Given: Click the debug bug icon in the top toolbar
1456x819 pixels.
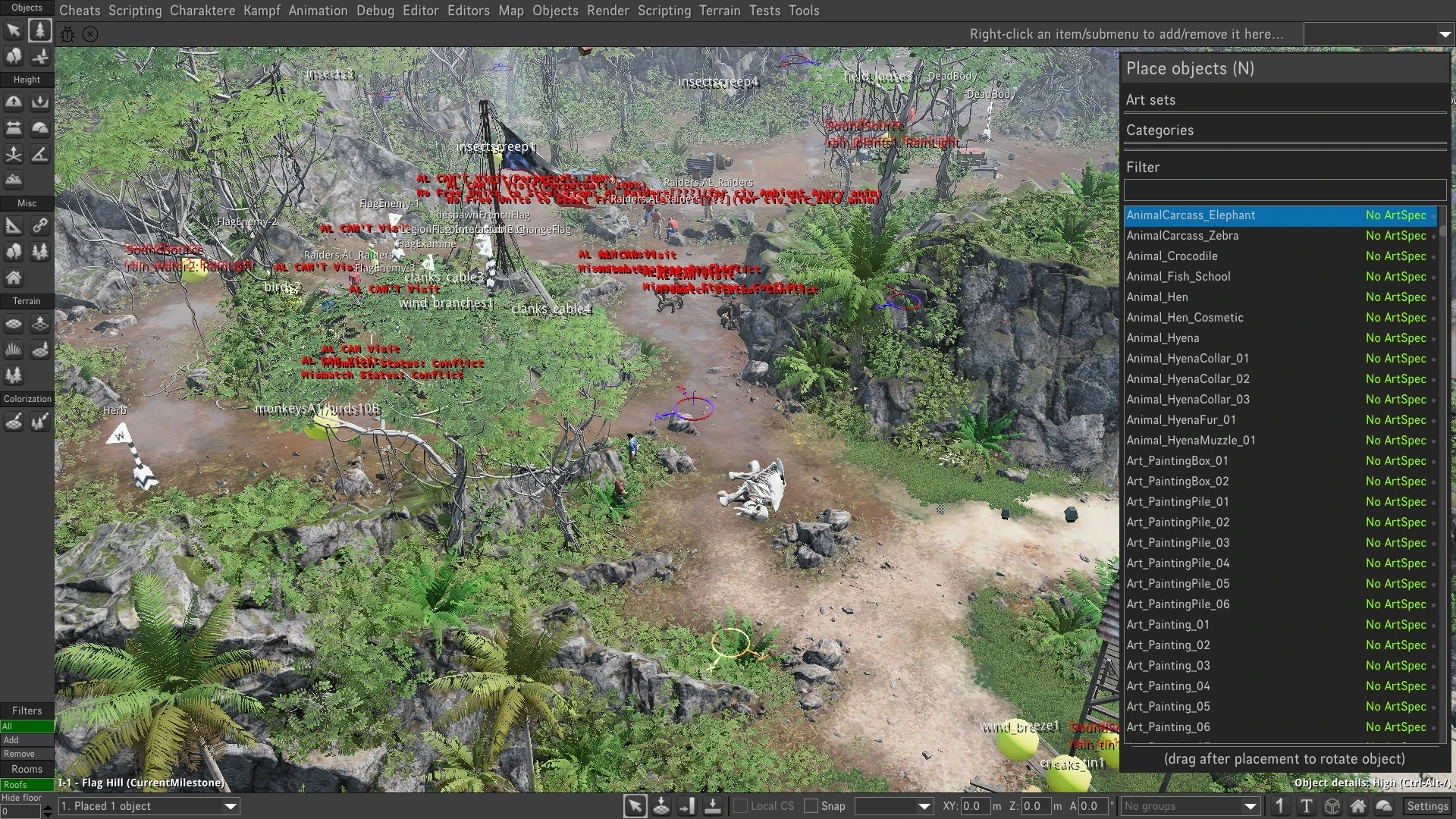Looking at the screenshot, I should point(67,34).
